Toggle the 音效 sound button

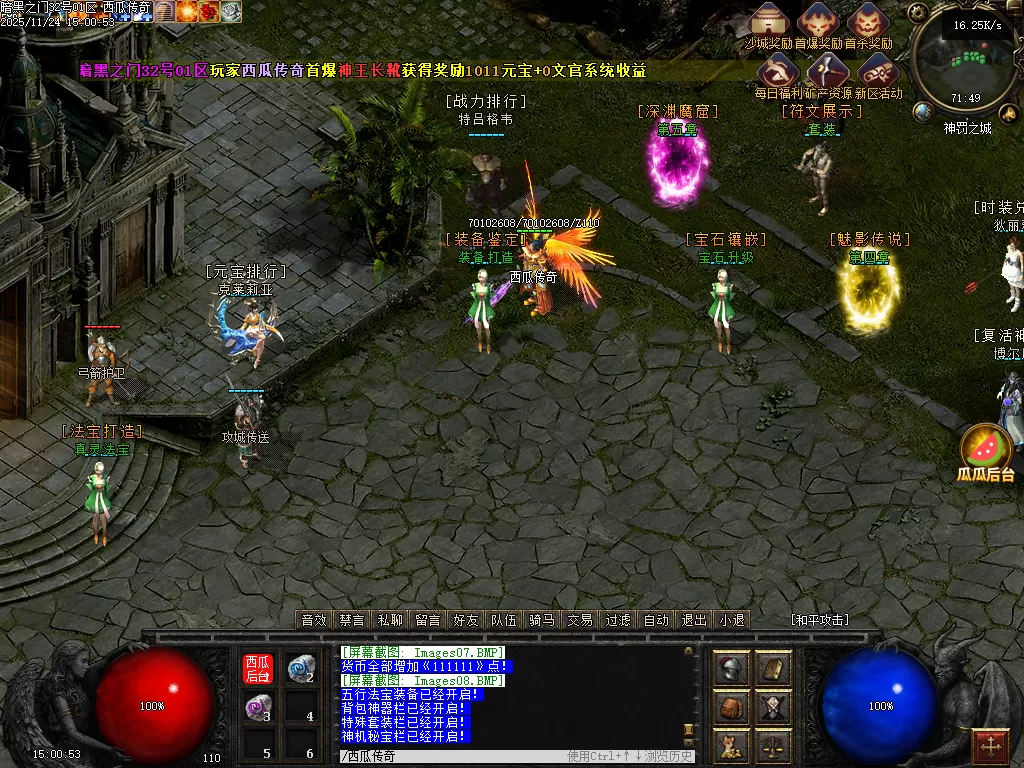click(315, 620)
